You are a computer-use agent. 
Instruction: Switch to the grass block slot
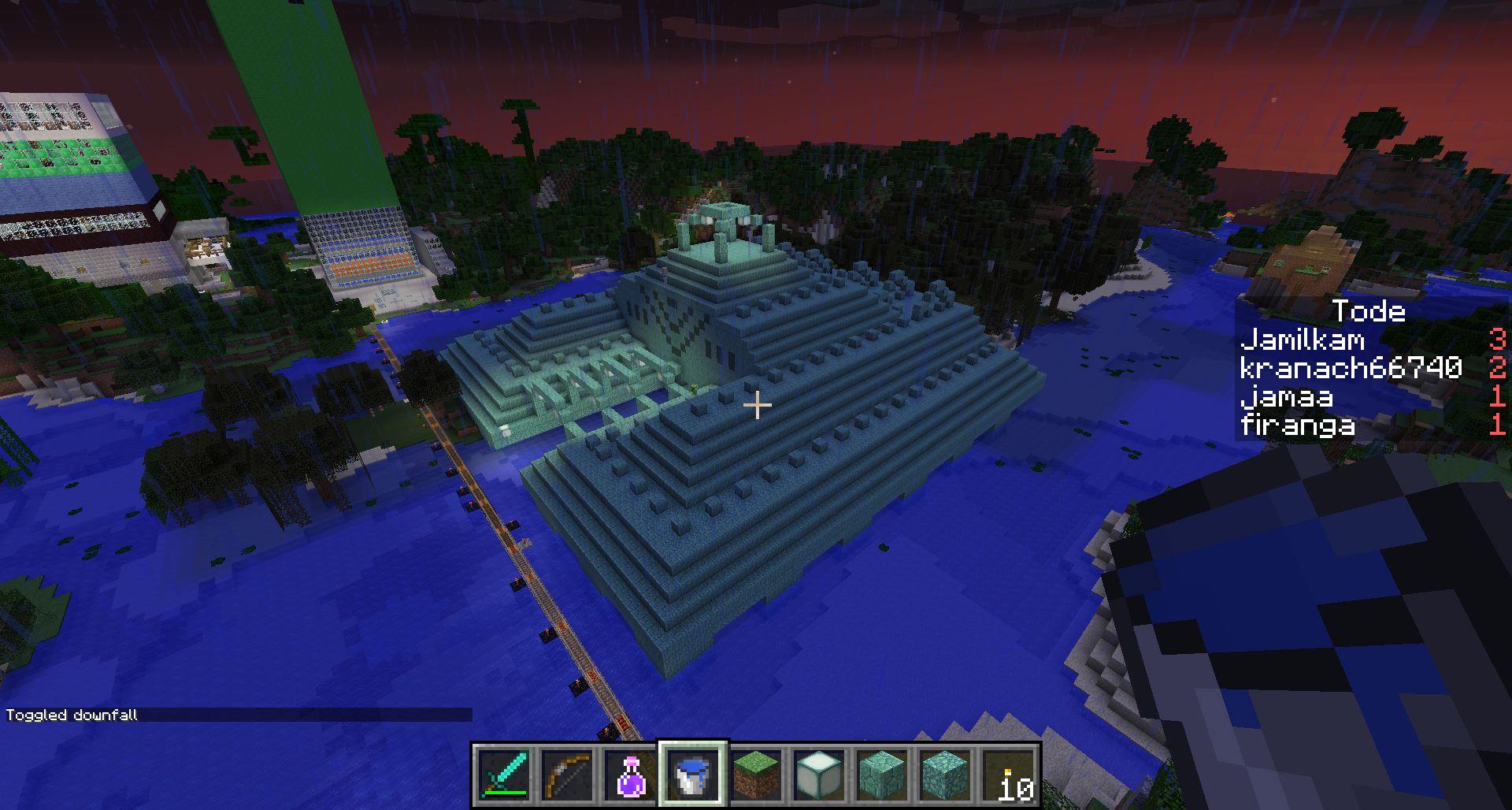[756, 775]
